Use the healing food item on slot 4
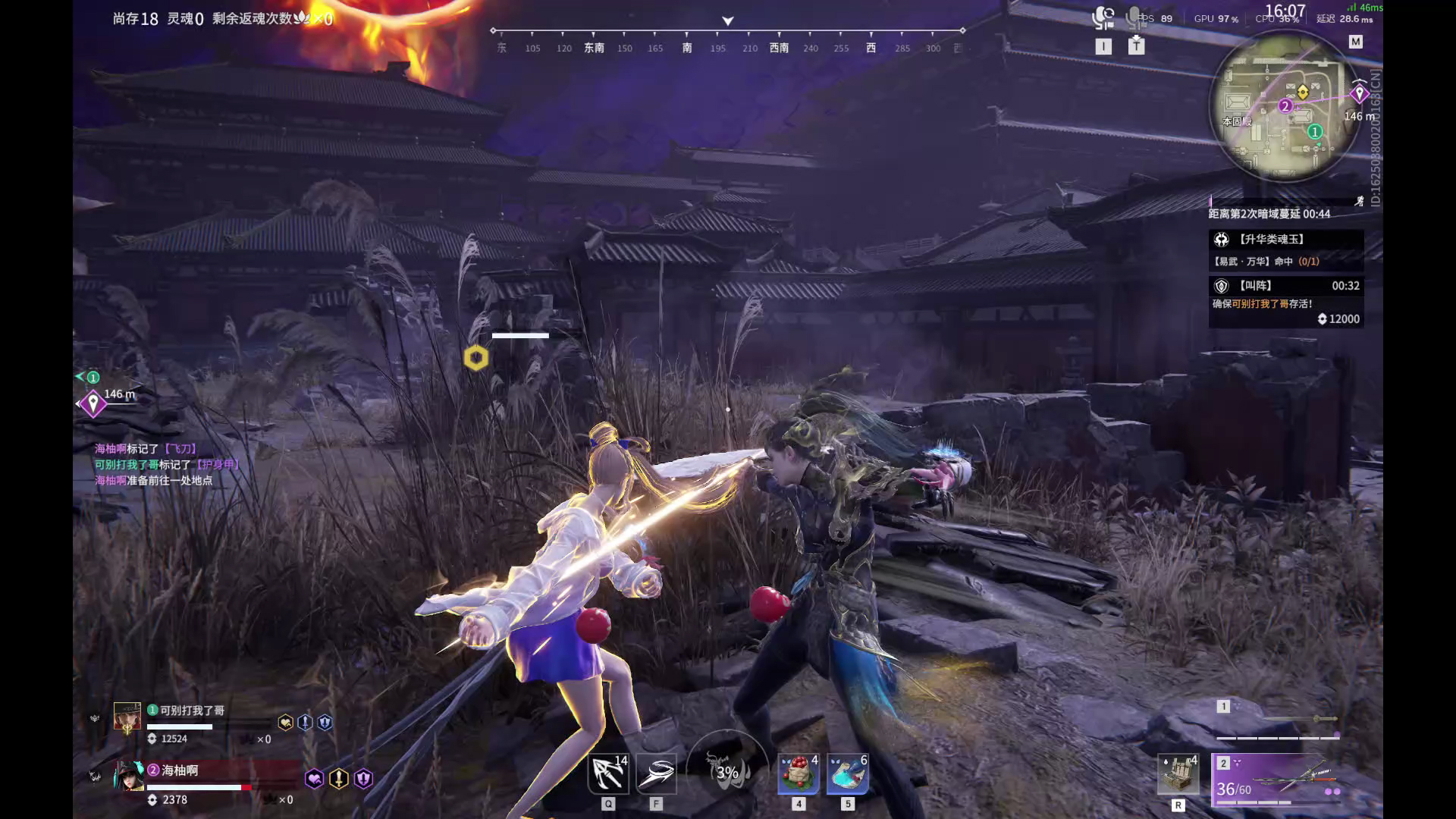Screen dimensions: 1456x819 (x=798, y=774)
